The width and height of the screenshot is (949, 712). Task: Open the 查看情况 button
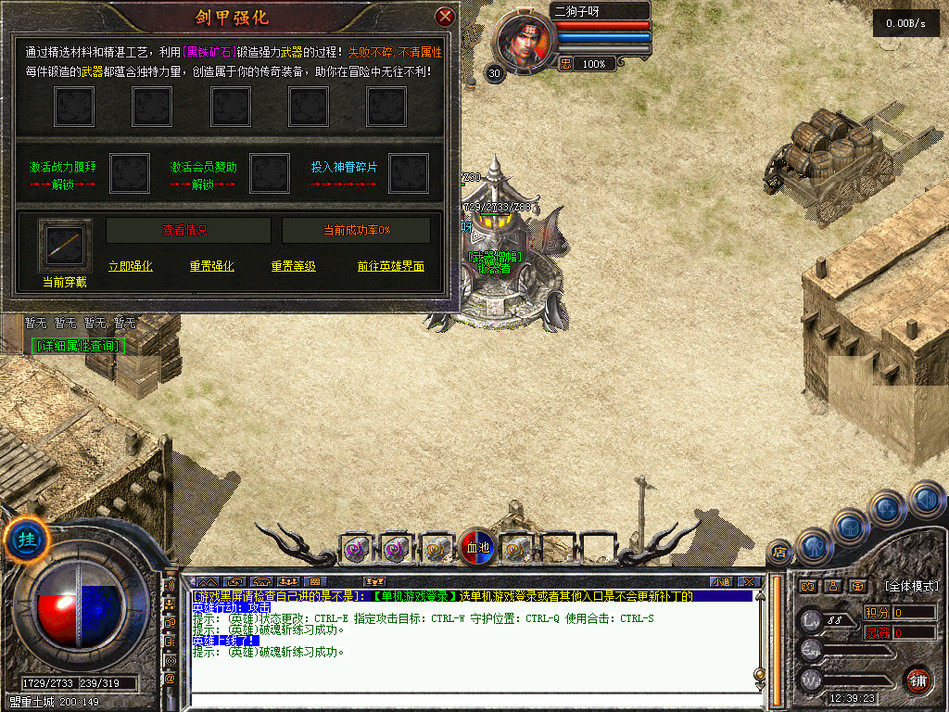tap(185, 230)
